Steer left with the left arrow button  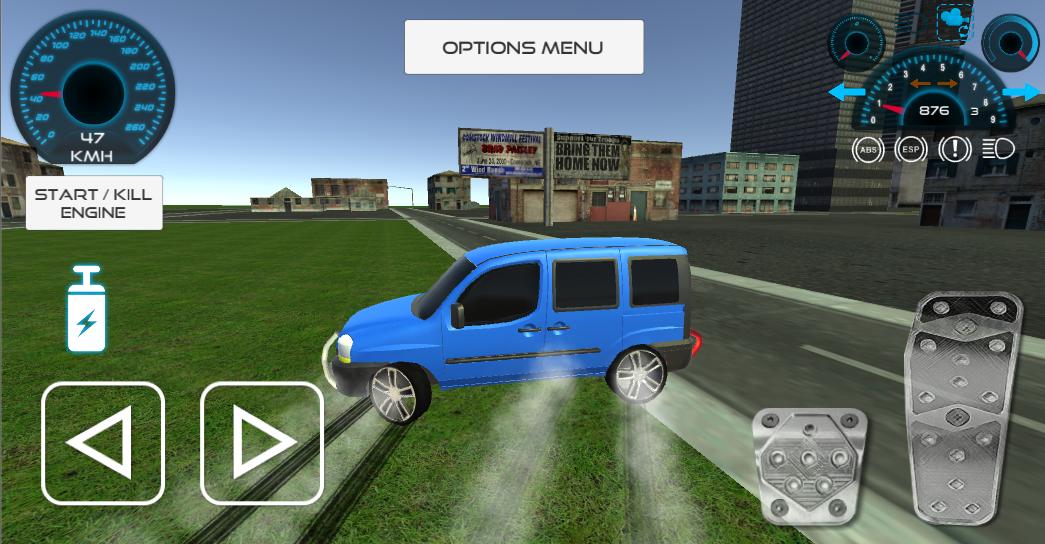[x=102, y=443]
